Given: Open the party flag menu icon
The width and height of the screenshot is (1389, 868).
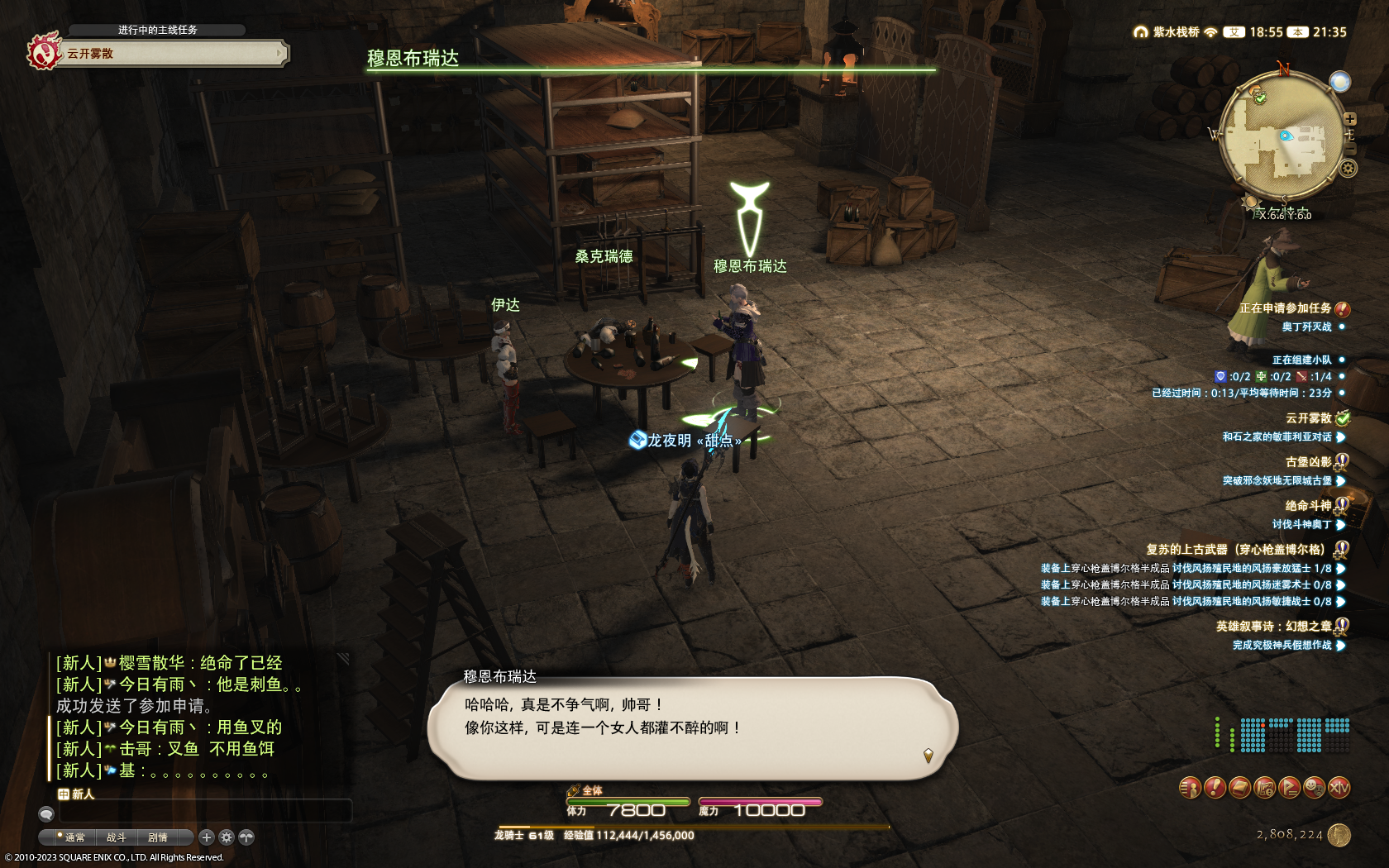Looking at the screenshot, I should 1289,788.
